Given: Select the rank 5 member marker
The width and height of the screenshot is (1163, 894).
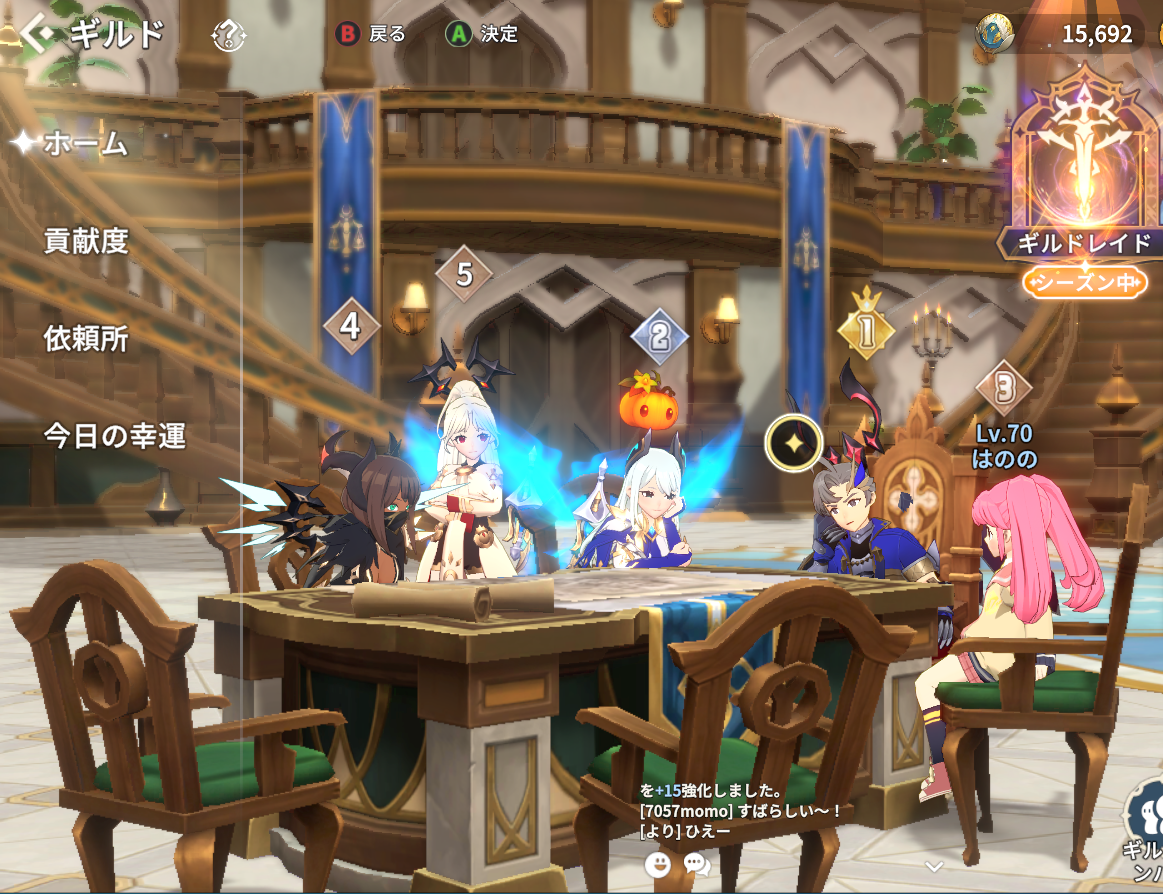Looking at the screenshot, I should coord(464,273).
